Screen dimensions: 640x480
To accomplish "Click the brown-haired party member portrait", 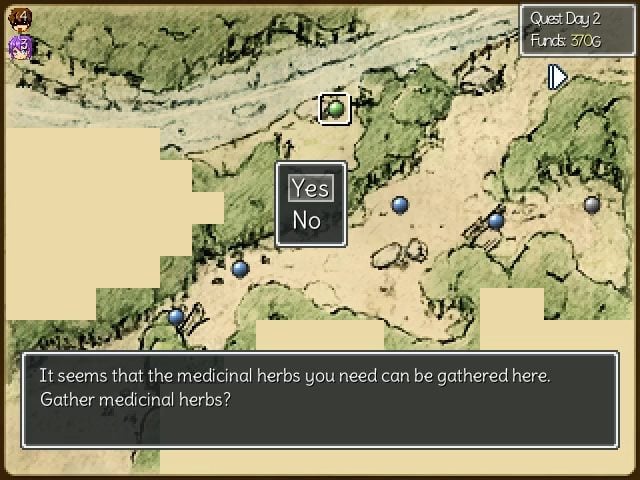I will pyautogui.click(x=22, y=17).
